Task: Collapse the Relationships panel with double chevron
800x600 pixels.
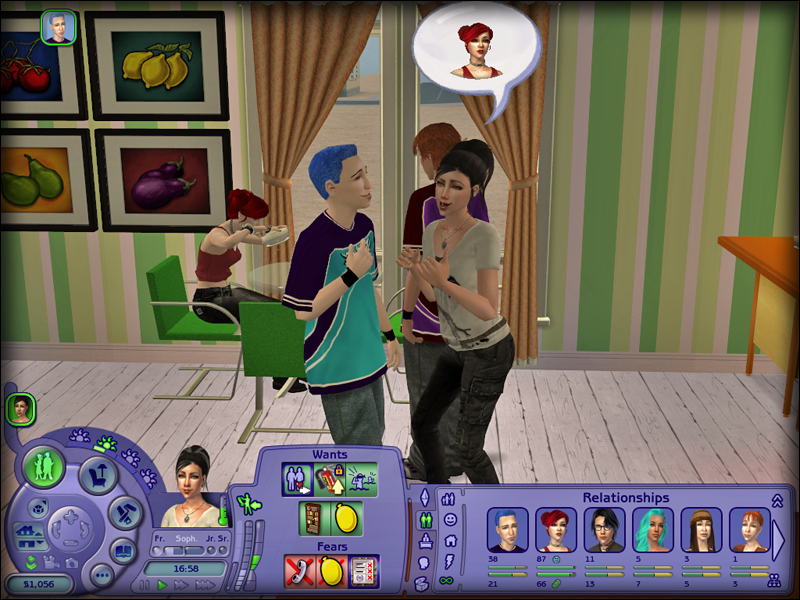Action: click(x=776, y=500)
